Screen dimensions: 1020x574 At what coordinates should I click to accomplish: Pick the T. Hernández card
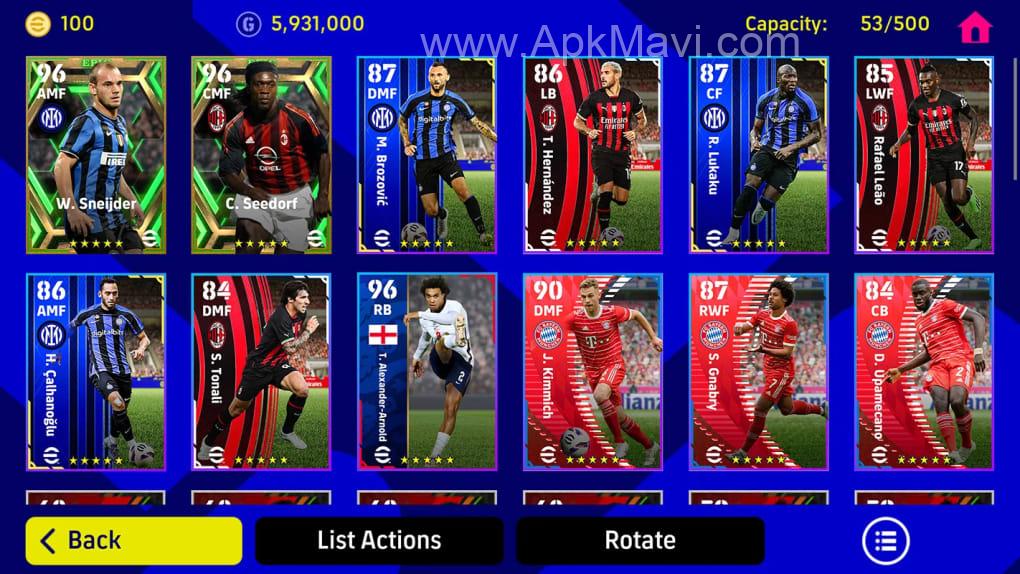(593, 154)
